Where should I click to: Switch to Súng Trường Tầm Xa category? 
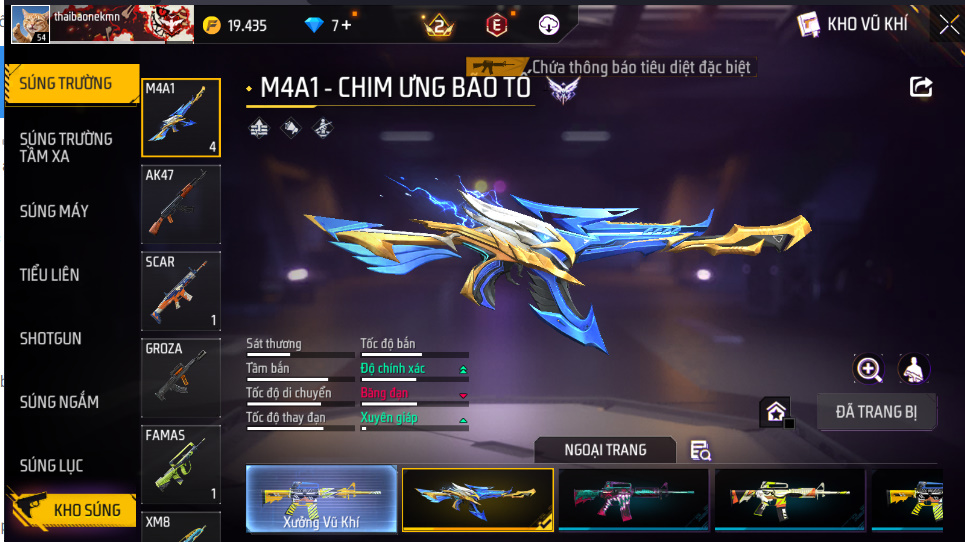[x=66, y=147]
